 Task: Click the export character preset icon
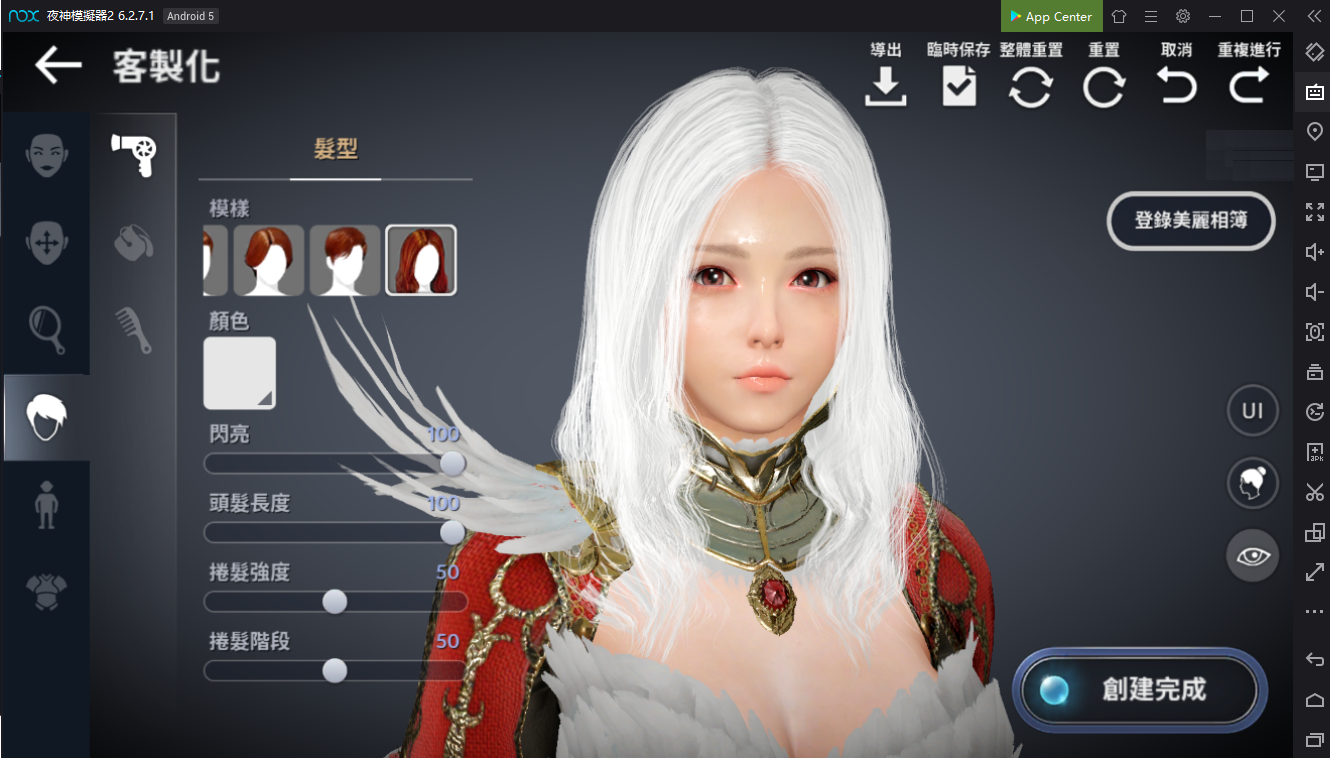[885, 88]
